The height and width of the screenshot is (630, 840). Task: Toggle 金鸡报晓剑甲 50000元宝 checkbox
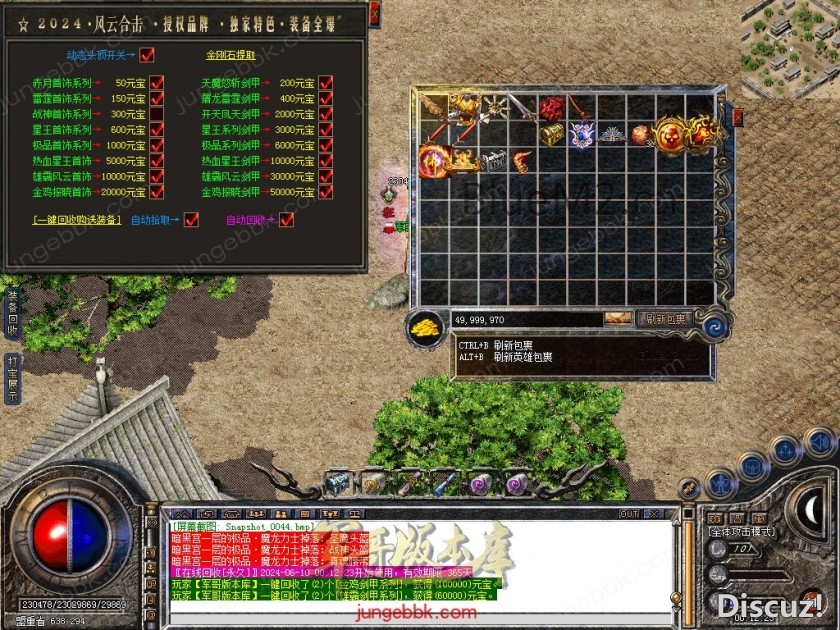point(326,192)
